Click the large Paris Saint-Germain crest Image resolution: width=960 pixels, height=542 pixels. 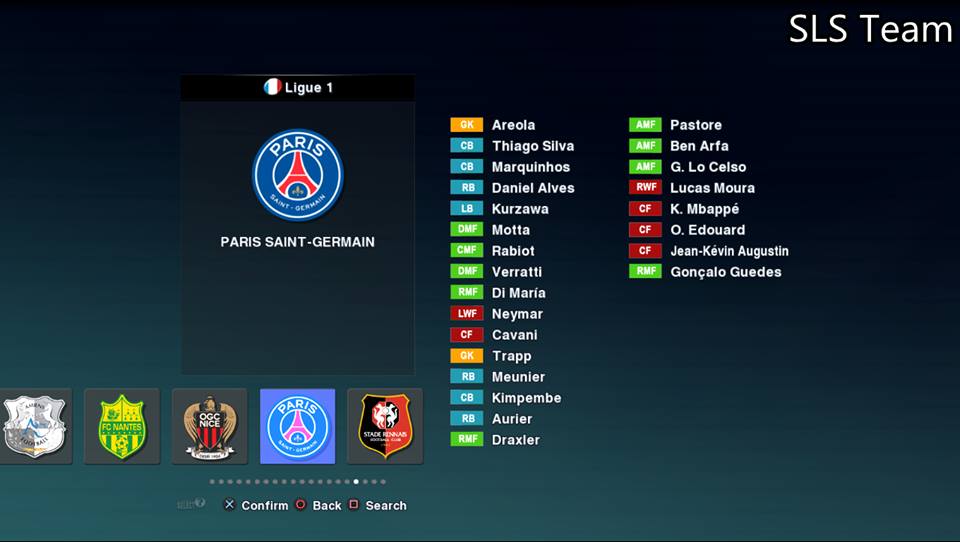pos(298,174)
